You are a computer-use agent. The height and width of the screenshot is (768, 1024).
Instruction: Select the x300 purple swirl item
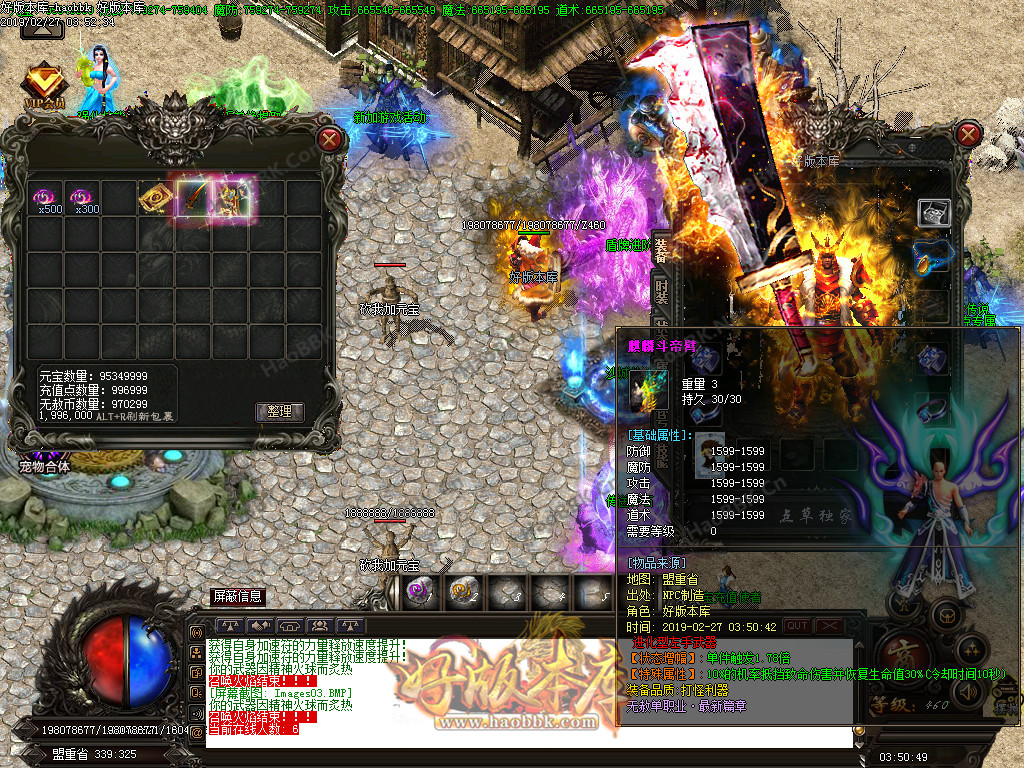click(x=83, y=198)
